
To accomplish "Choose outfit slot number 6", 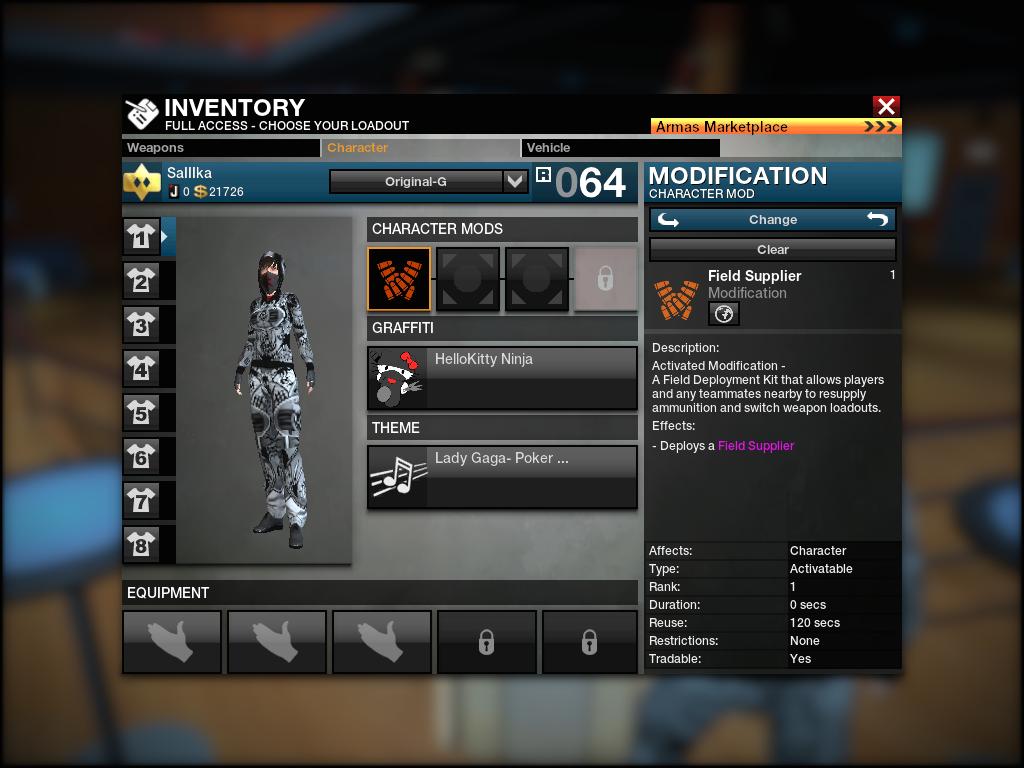I will coord(141,457).
